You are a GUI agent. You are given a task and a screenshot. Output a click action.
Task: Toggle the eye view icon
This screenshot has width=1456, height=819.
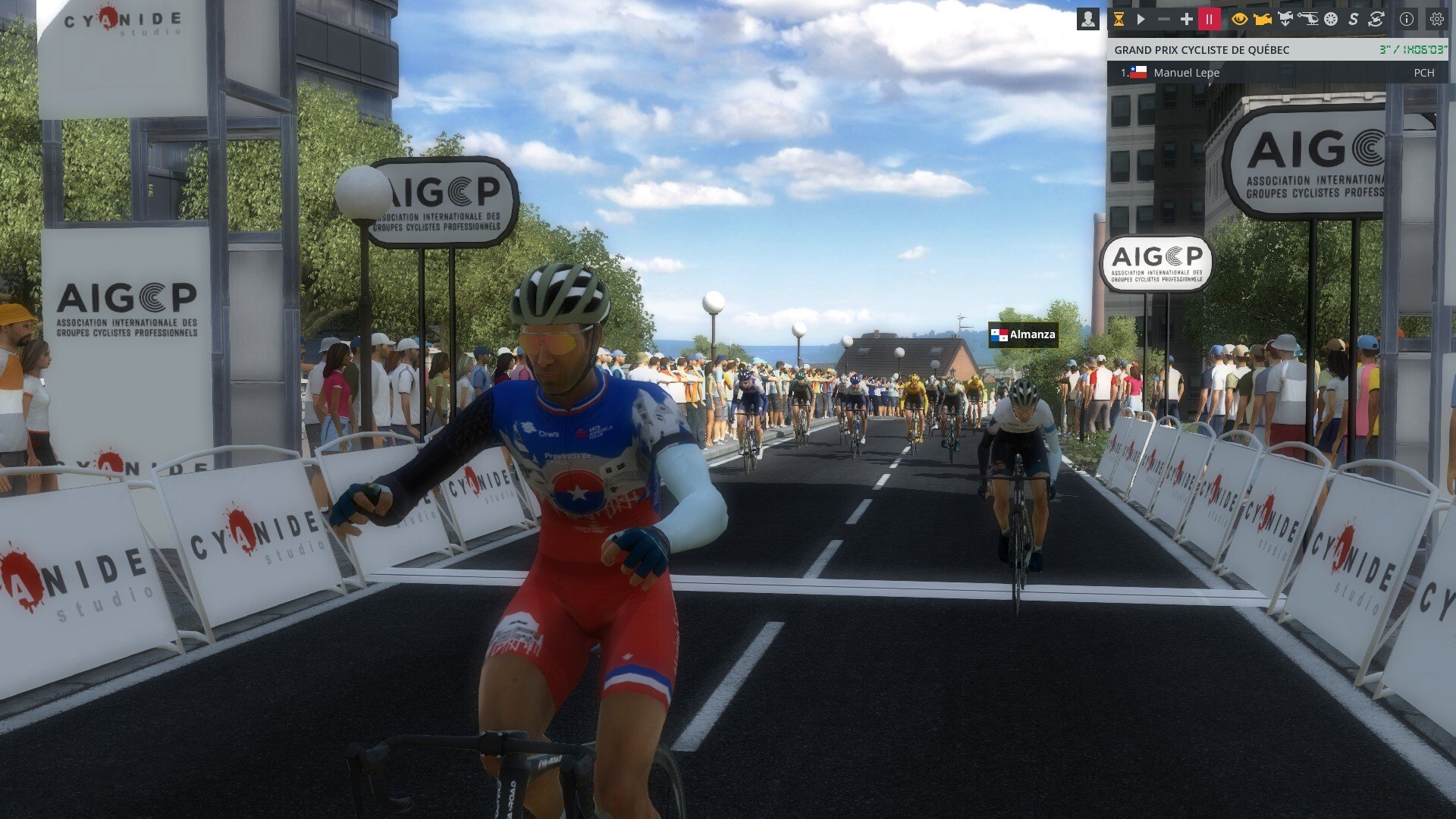pyautogui.click(x=1239, y=20)
